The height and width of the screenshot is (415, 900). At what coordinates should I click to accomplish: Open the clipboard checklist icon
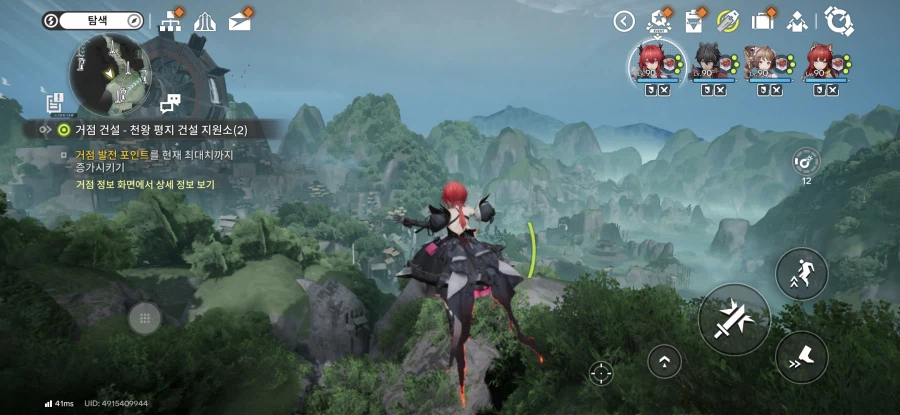(x=694, y=20)
